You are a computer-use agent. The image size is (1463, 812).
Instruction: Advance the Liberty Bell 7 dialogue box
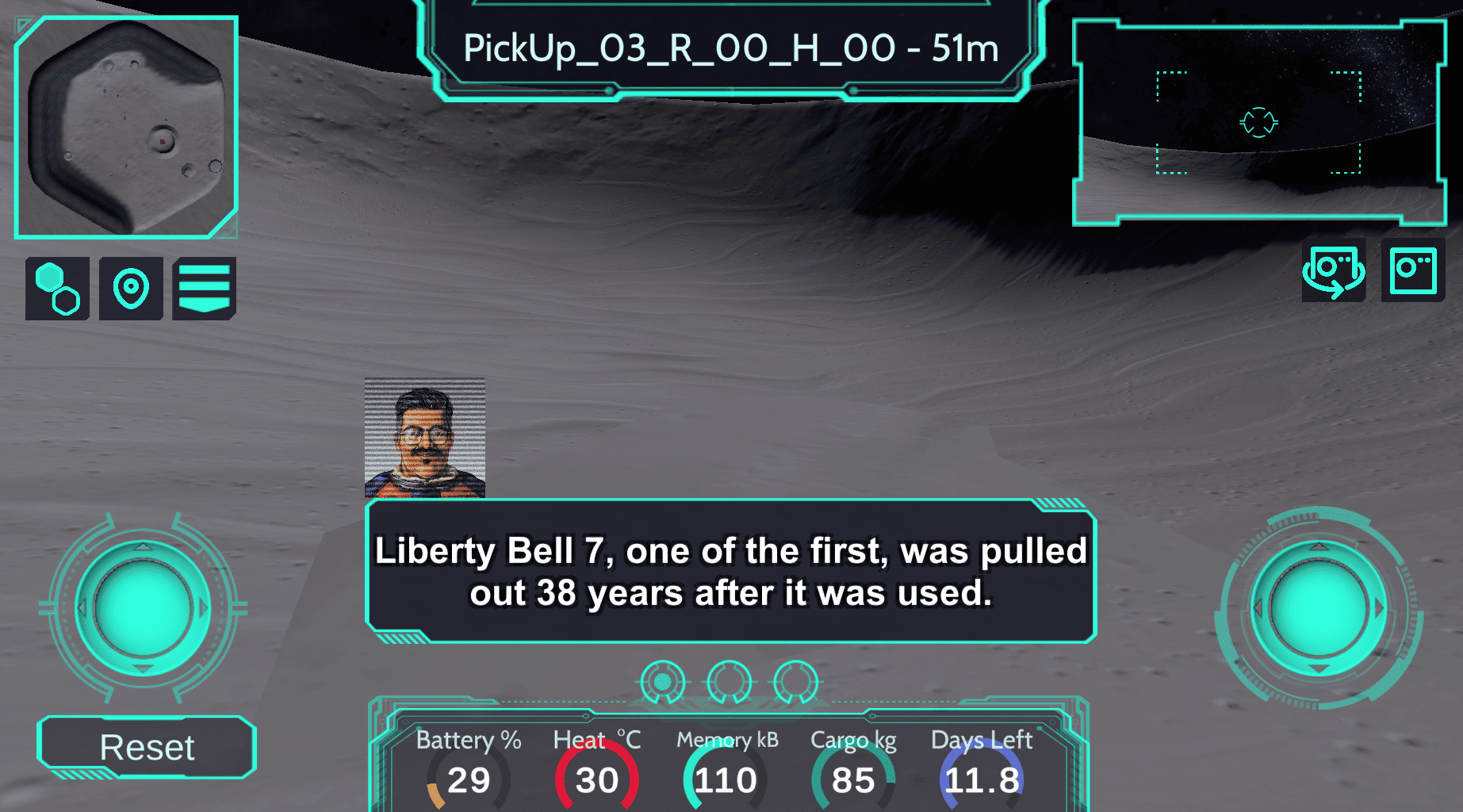coord(730,571)
